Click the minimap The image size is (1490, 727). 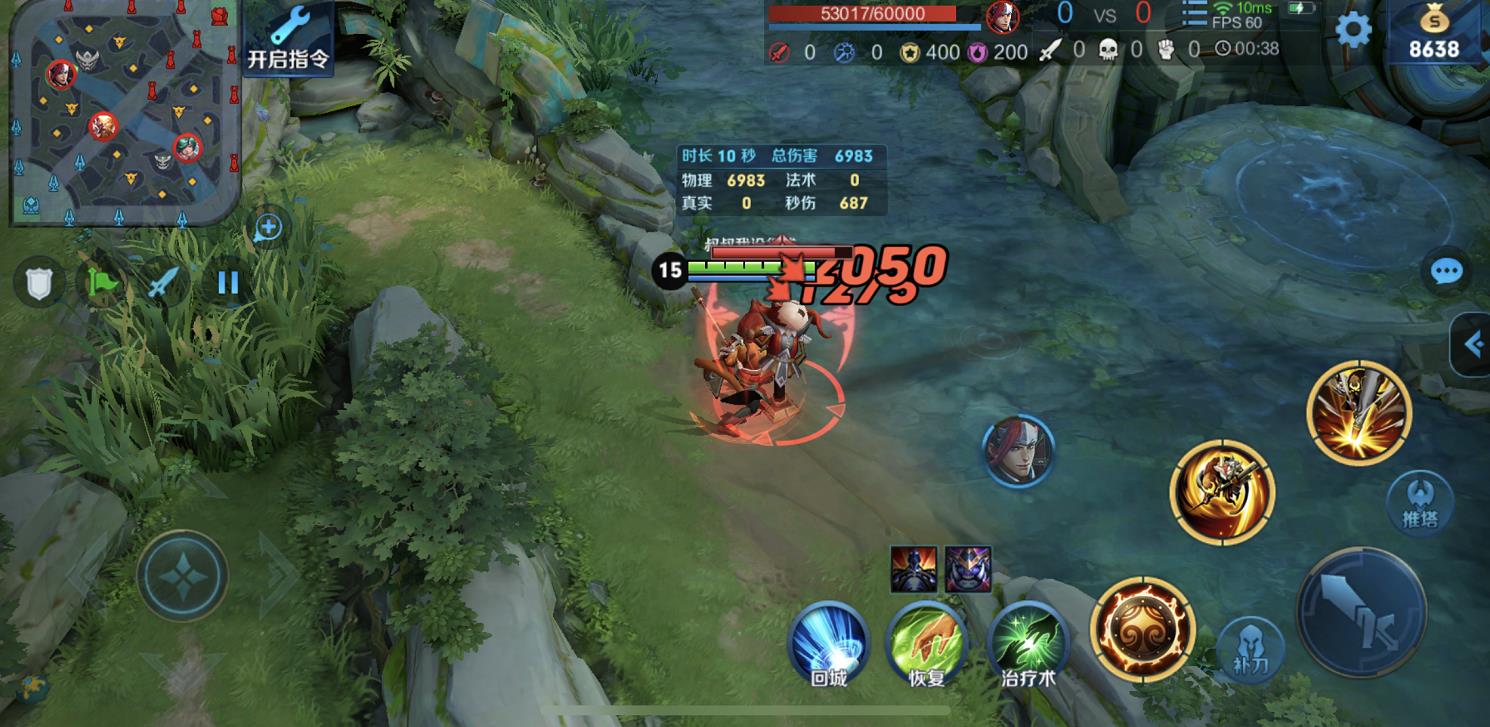coord(125,111)
